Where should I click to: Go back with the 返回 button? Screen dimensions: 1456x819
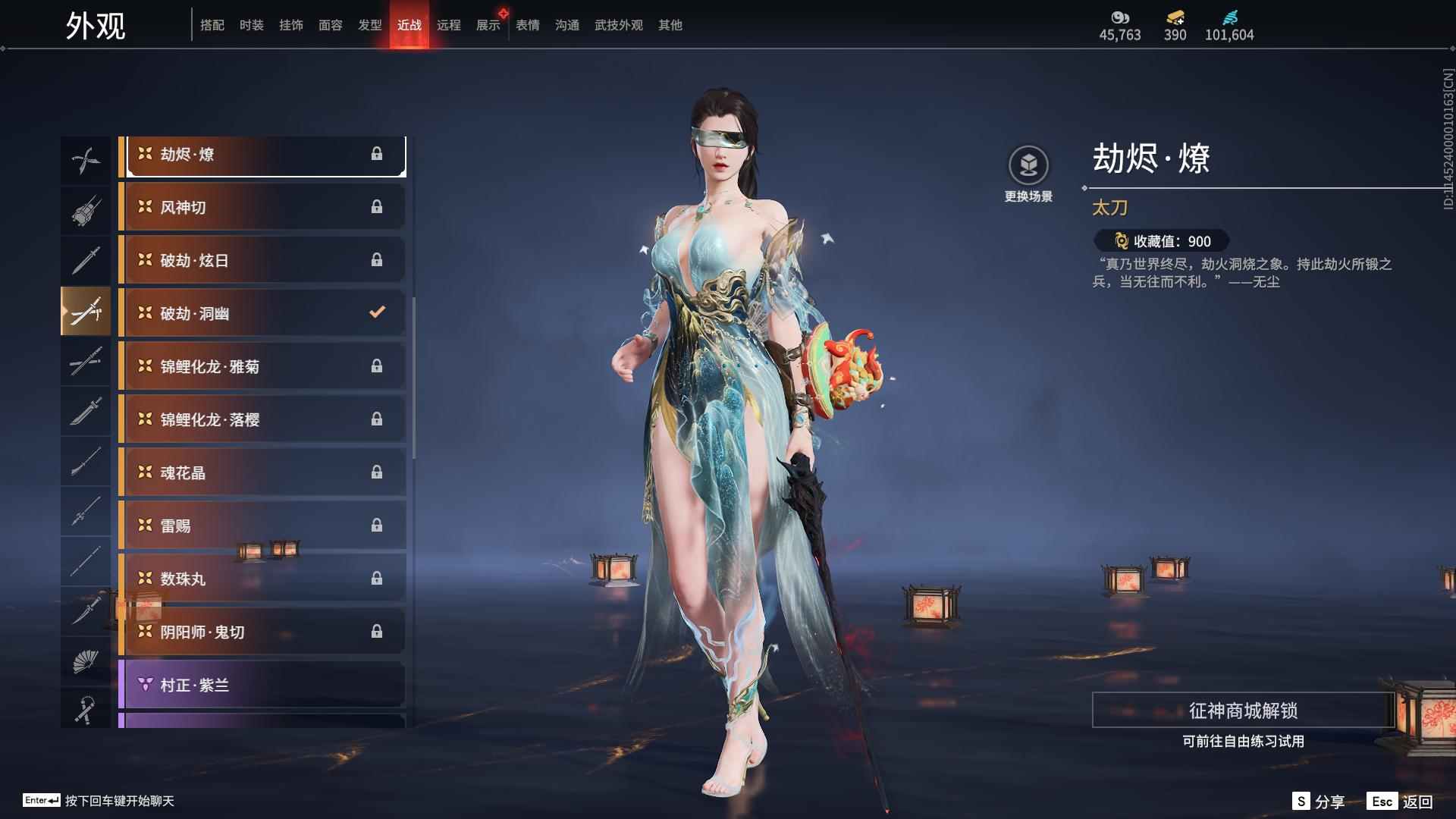coord(1401,802)
